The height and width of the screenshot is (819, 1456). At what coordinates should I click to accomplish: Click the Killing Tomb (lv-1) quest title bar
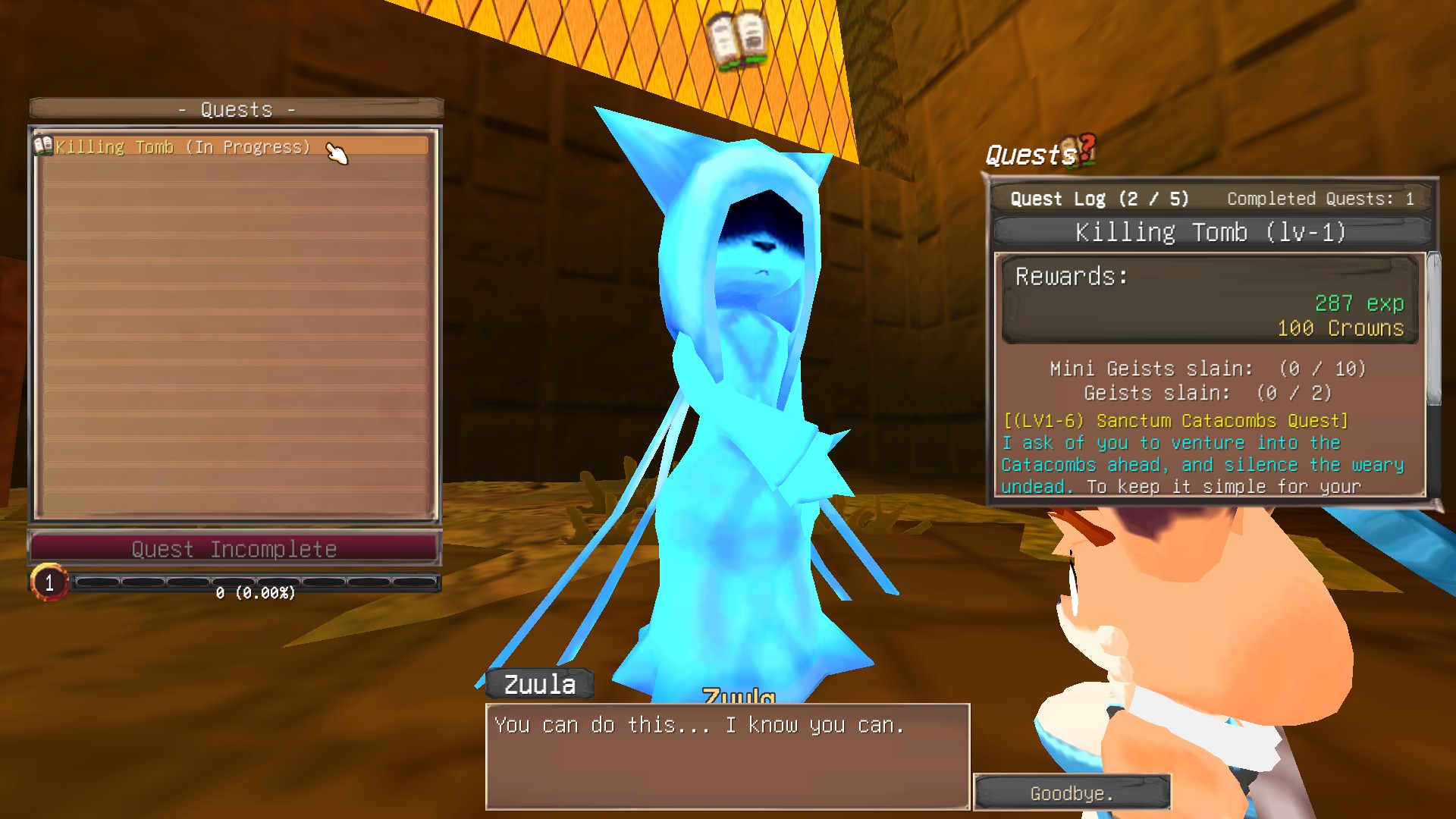point(1210,232)
